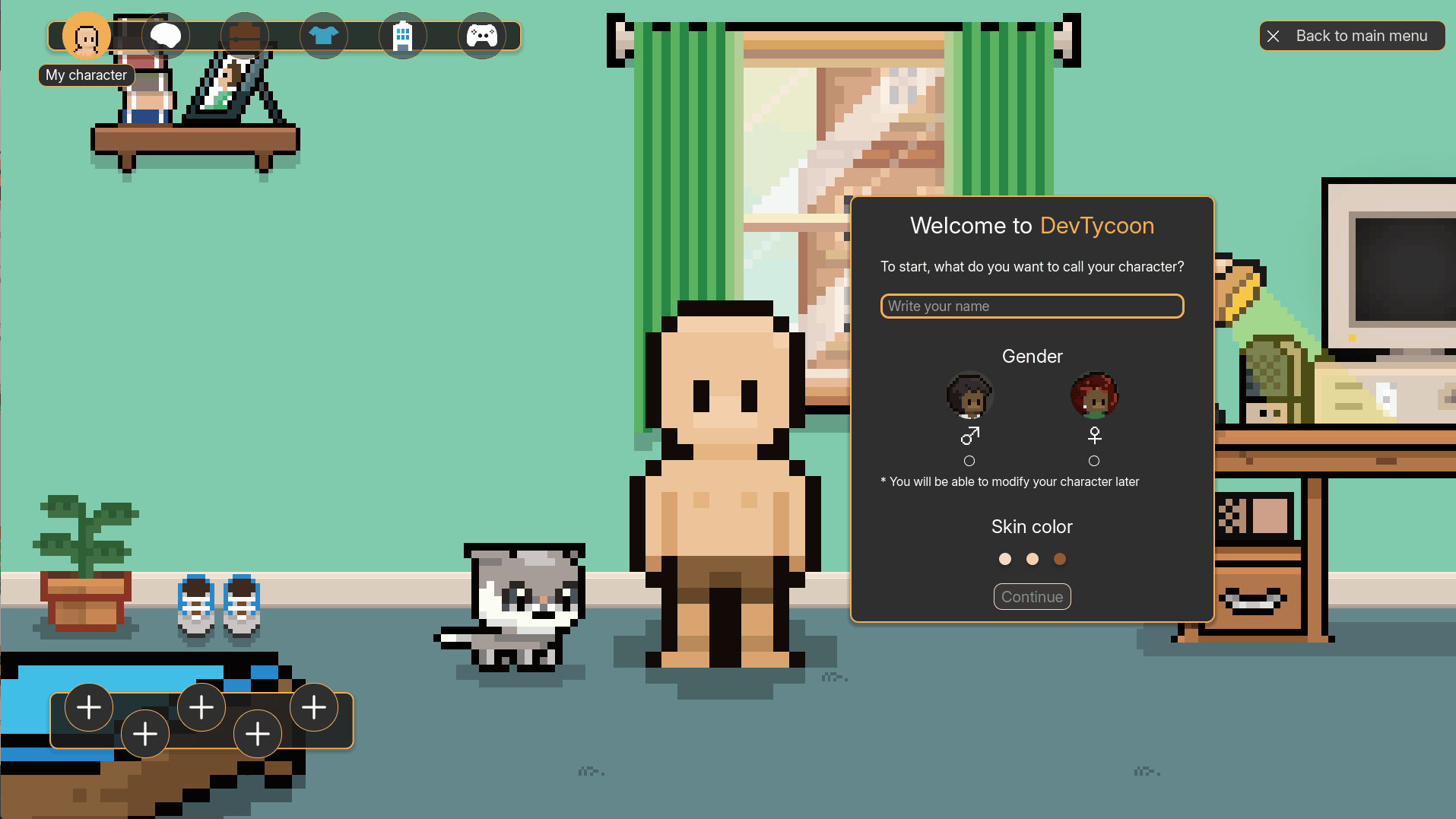Select the lightest skin color swatch

(1004, 558)
